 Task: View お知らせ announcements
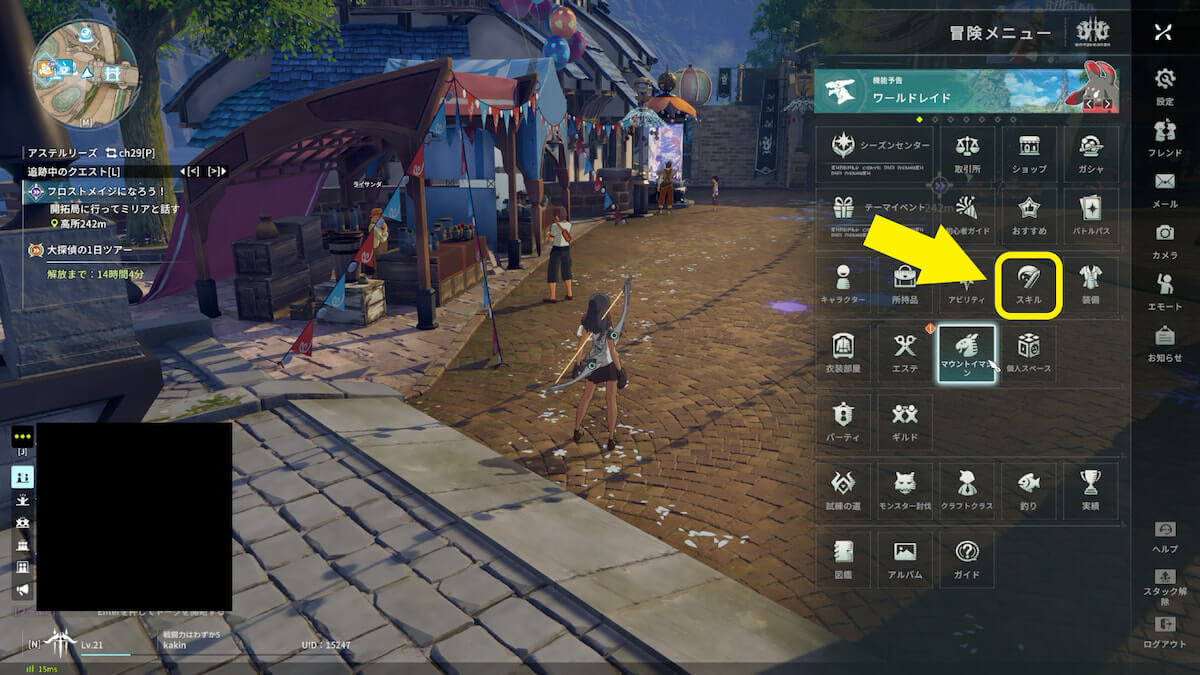coord(1165,343)
